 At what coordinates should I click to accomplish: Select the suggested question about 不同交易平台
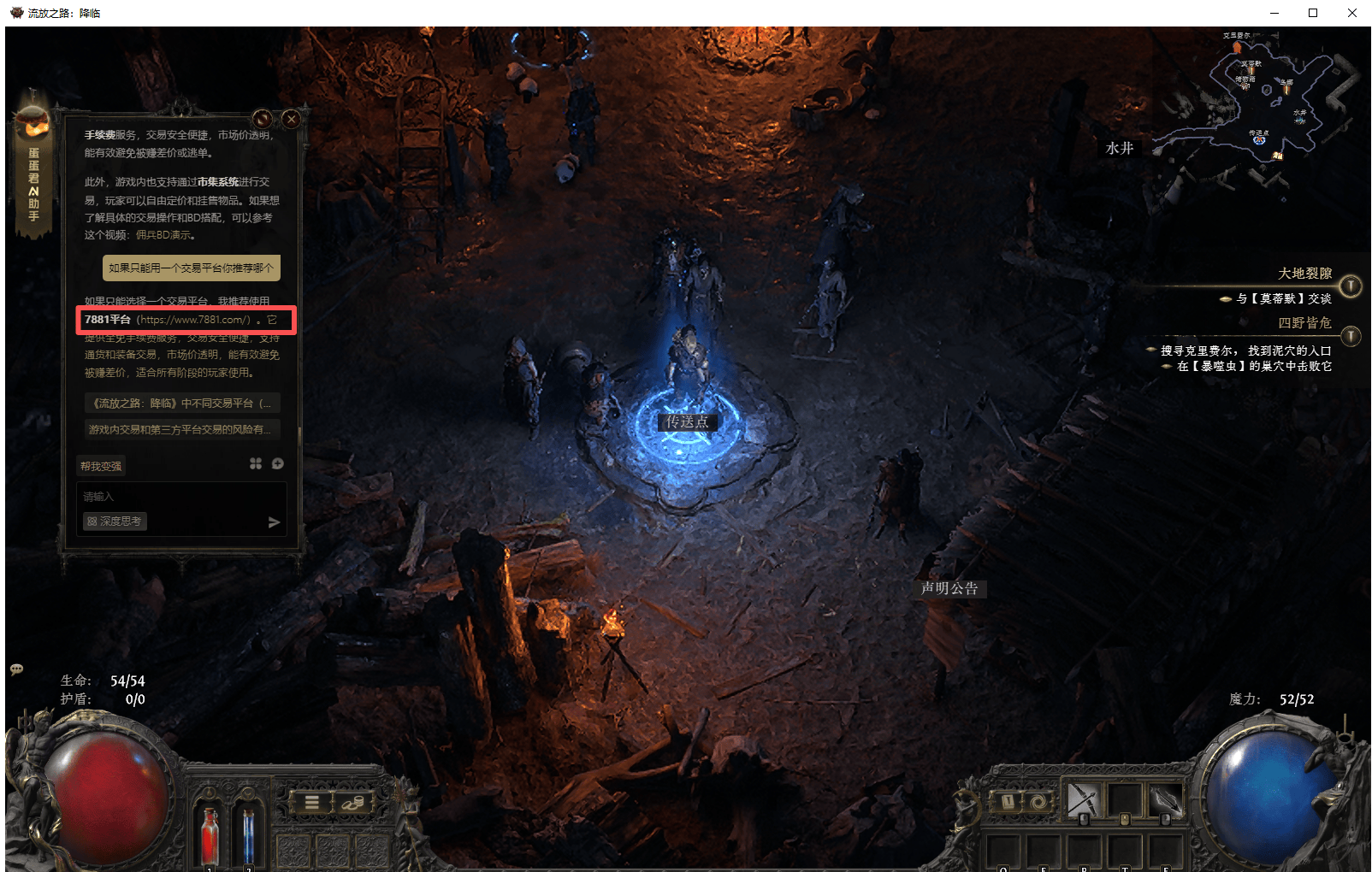click(181, 404)
